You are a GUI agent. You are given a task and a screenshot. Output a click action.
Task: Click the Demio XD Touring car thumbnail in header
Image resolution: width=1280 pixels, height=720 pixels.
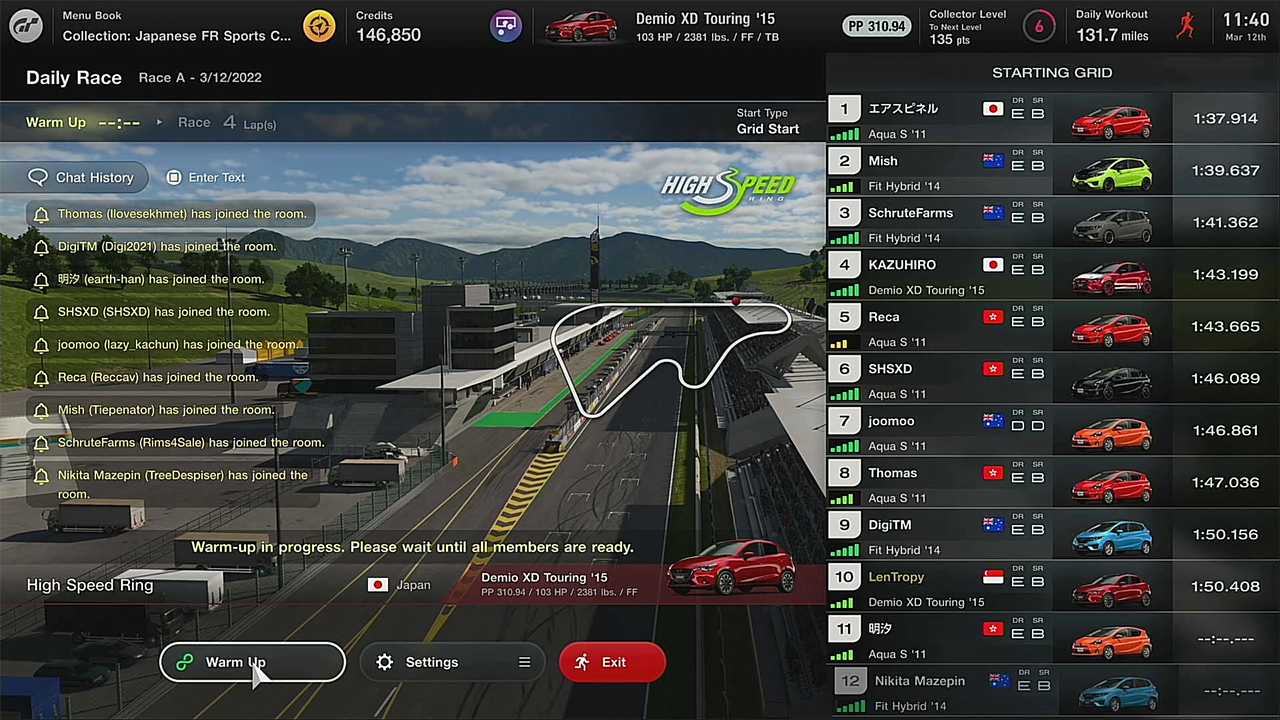point(581,26)
